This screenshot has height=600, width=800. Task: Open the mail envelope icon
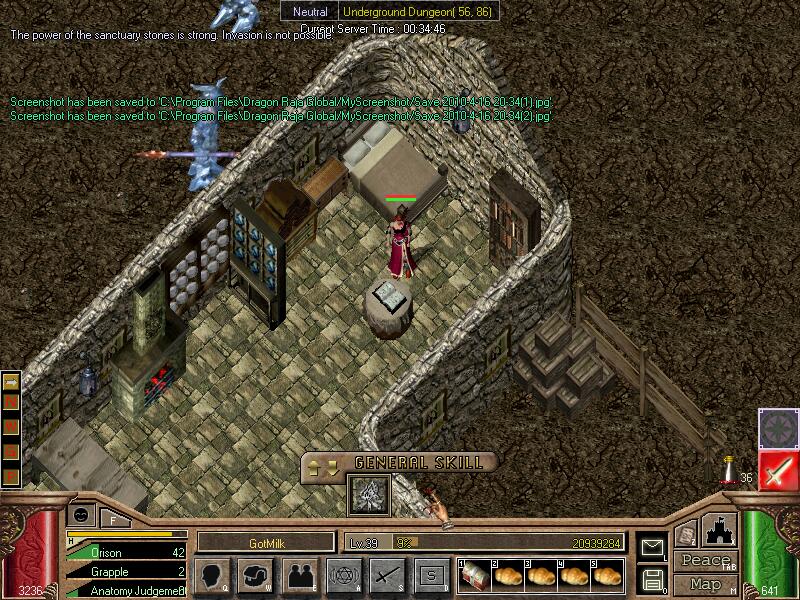[x=652, y=547]
